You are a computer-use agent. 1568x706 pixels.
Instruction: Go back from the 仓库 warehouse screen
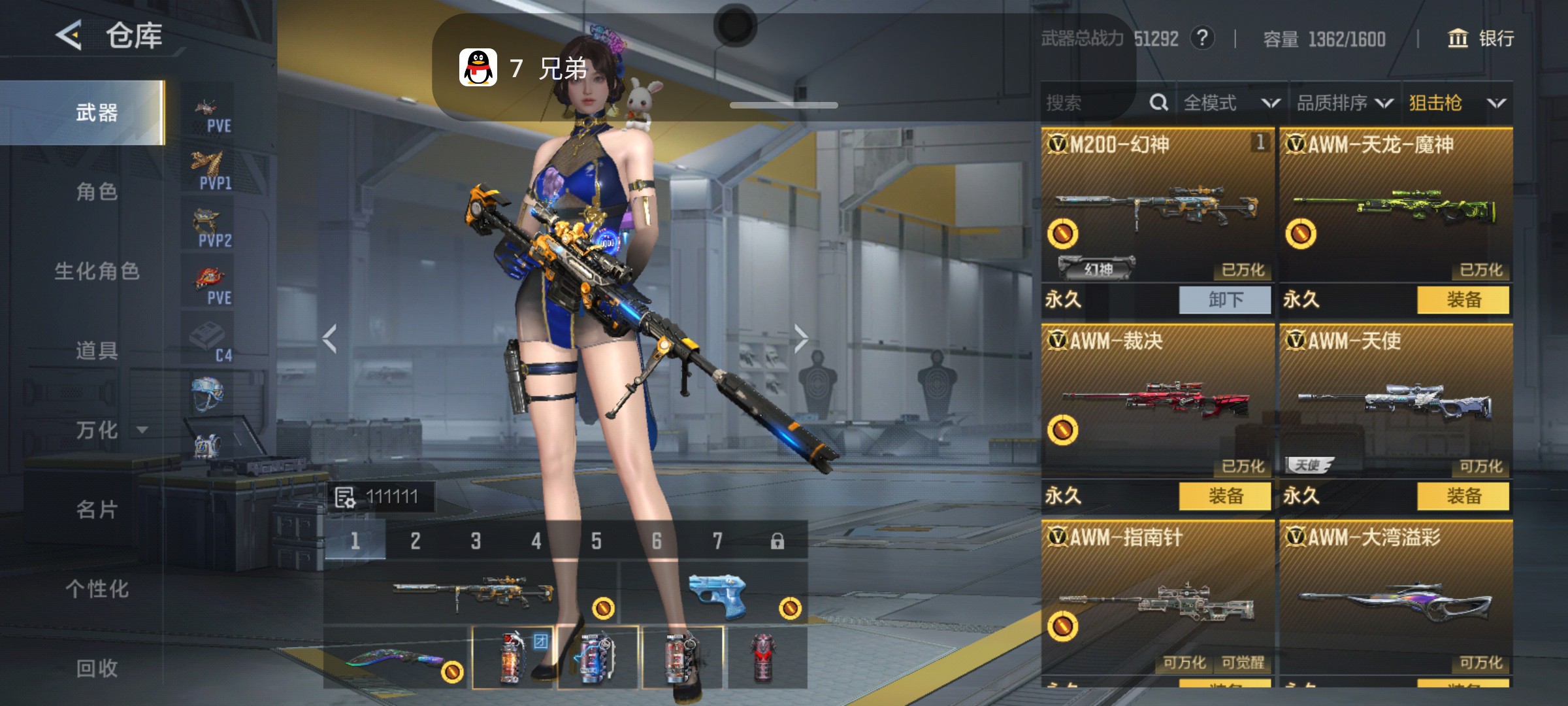[x=69, y=35]
